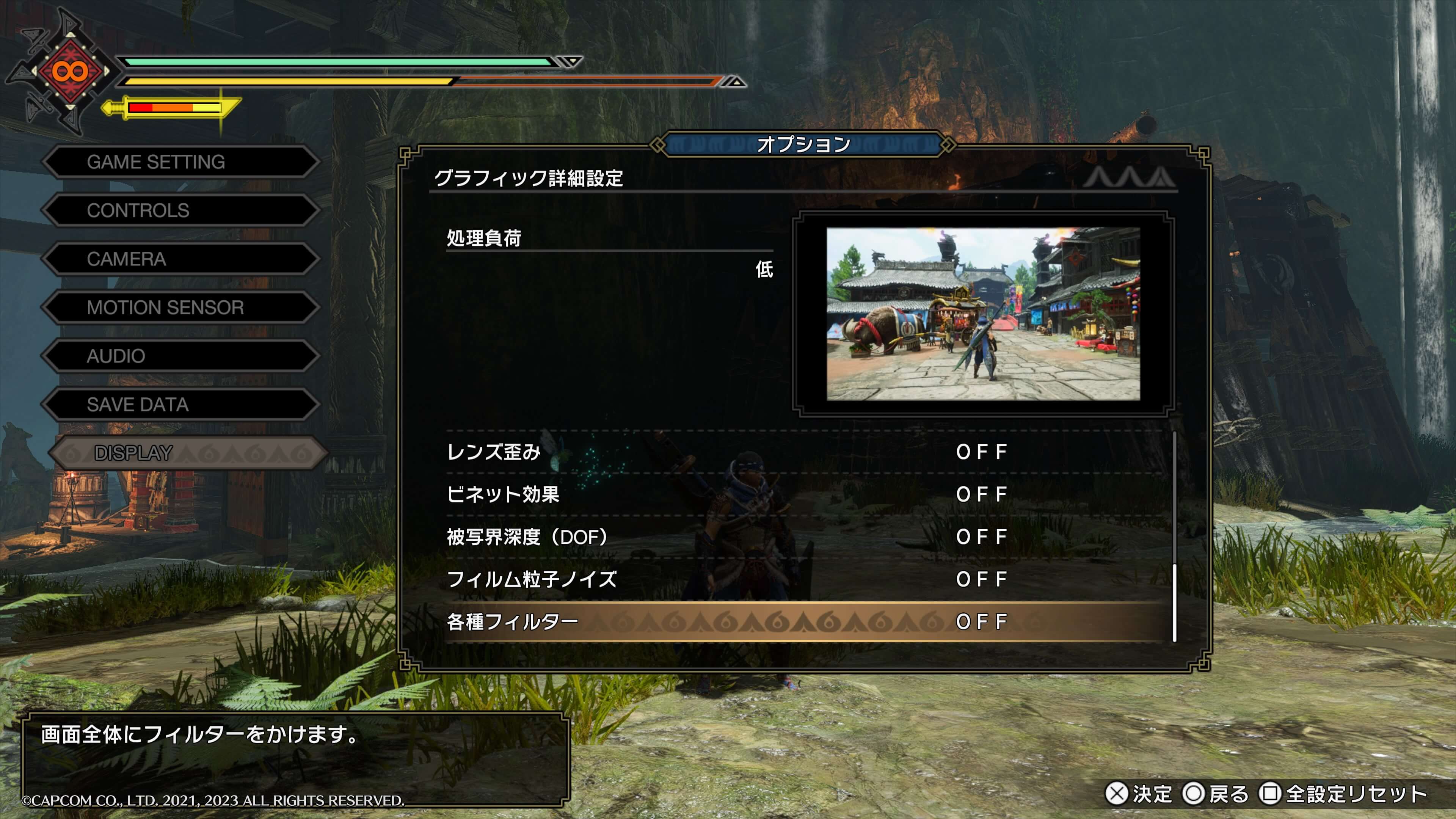Toggle 被写界深度 (DOF) setting
The image size is (1456, 819).
pyautogui.click(x=803, y=537)
